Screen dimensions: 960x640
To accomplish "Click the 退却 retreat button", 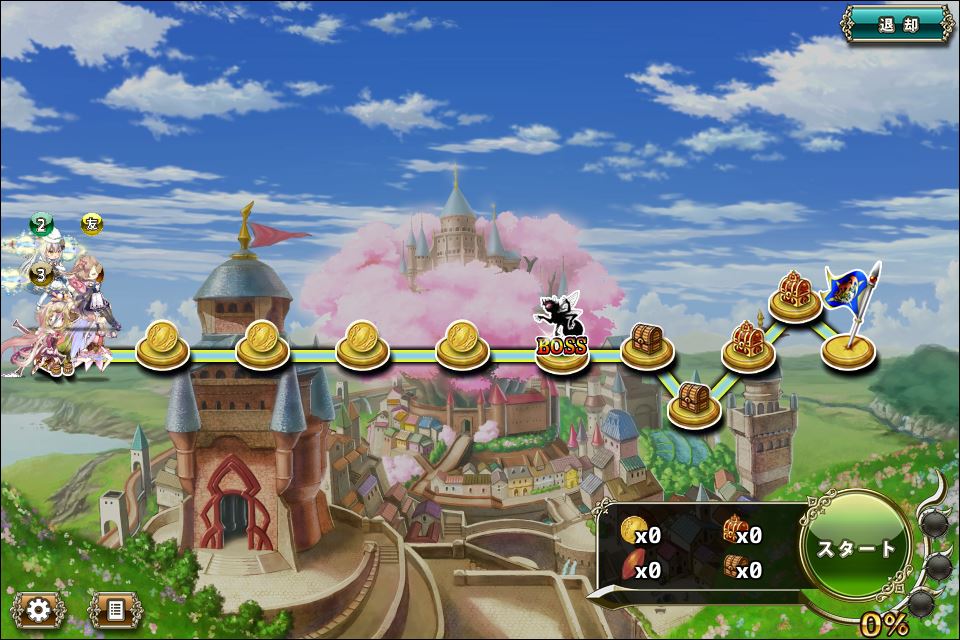I will [x=897, y=24].
